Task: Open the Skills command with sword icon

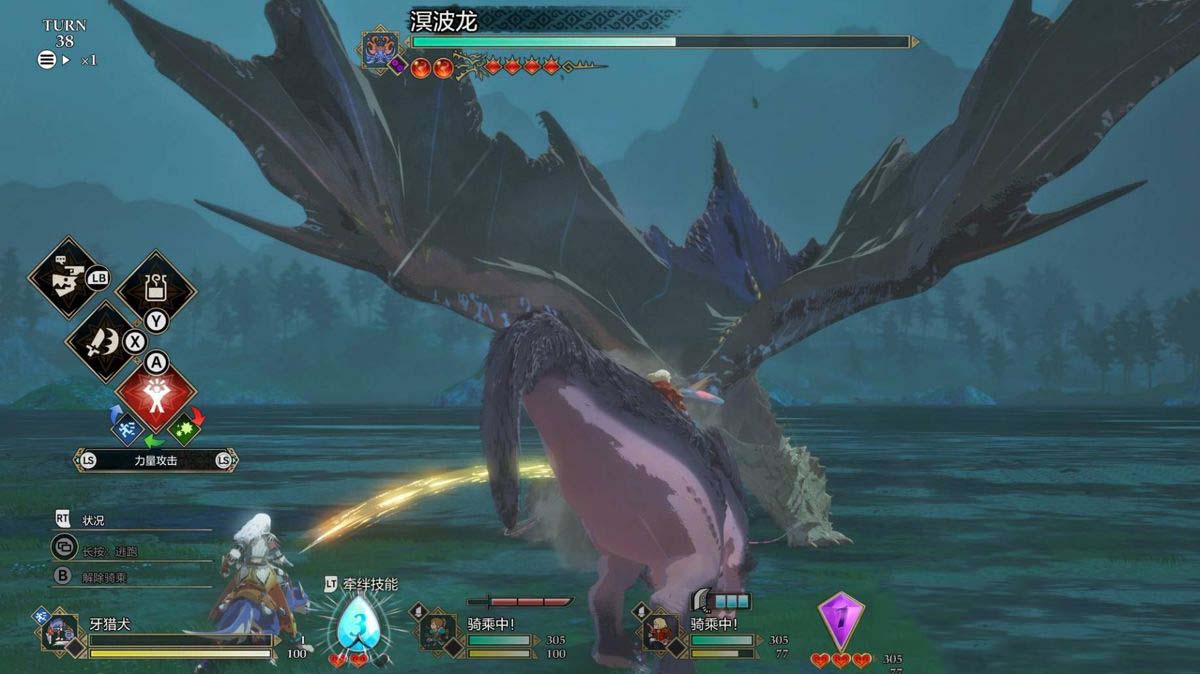Action: [x=103, y=343]
